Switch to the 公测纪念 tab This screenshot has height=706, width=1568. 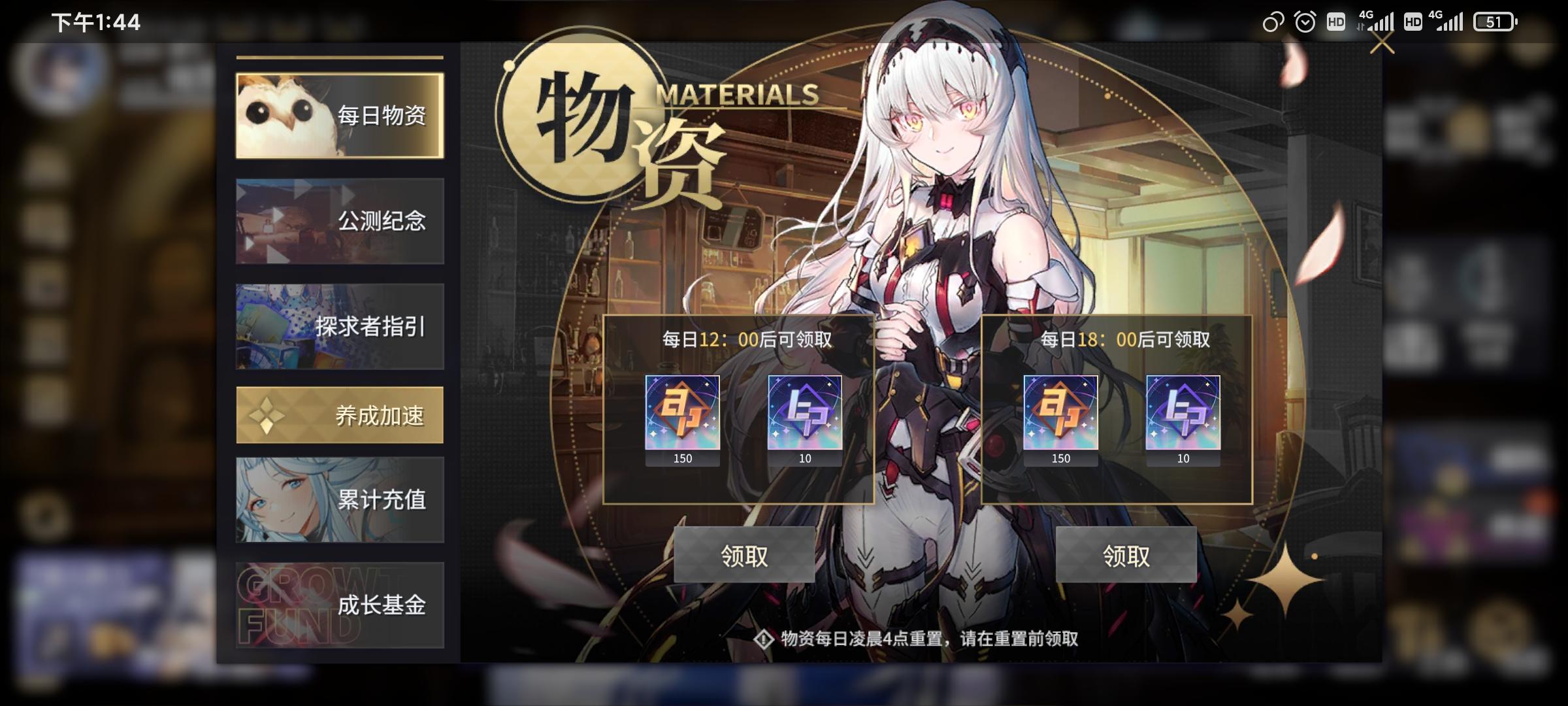(x=340, y=222)
